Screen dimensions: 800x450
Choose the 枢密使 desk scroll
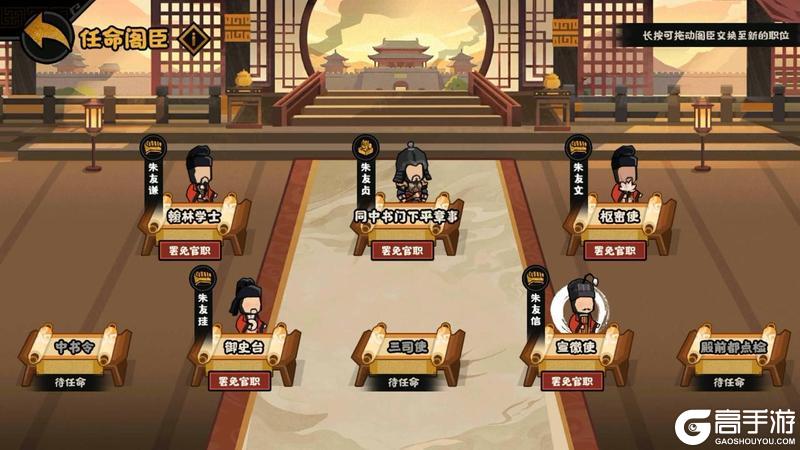coord(617,216)
